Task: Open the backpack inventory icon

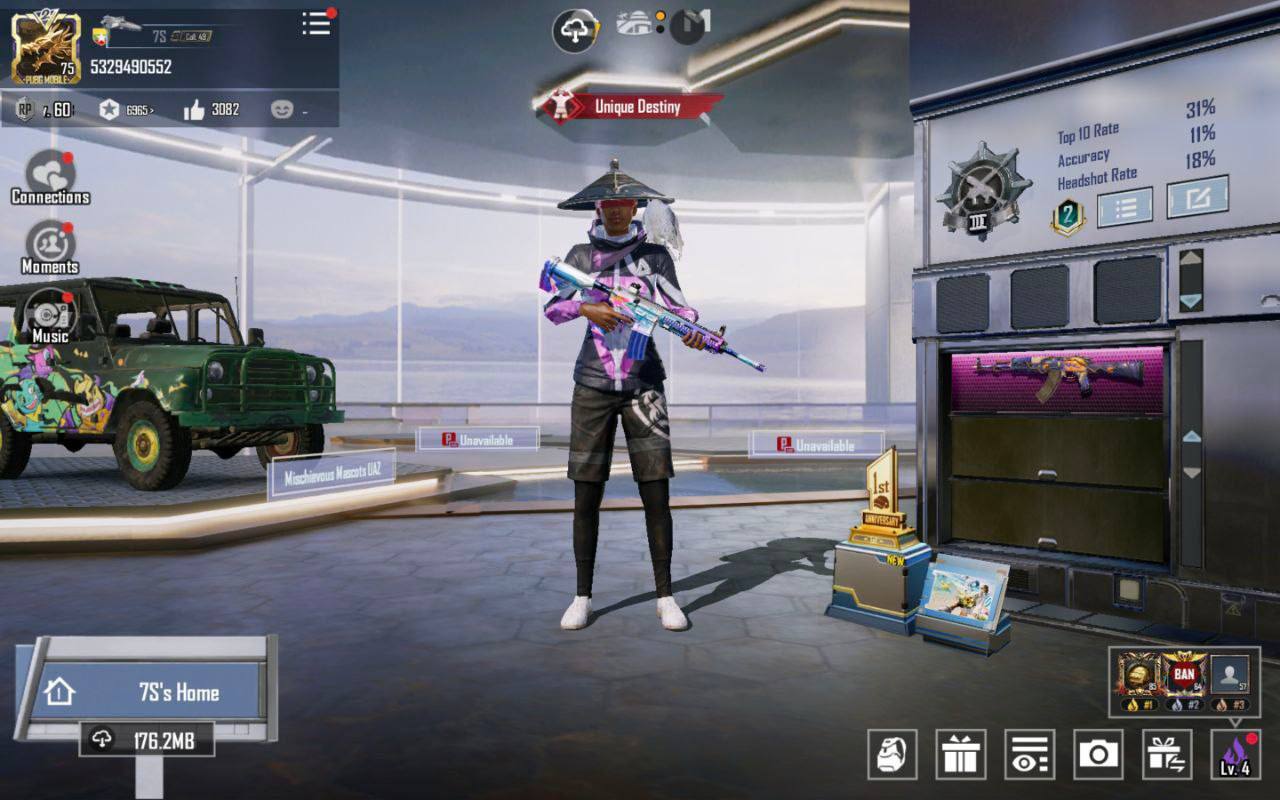Action: pyautogui.click(x=892, y=754)
